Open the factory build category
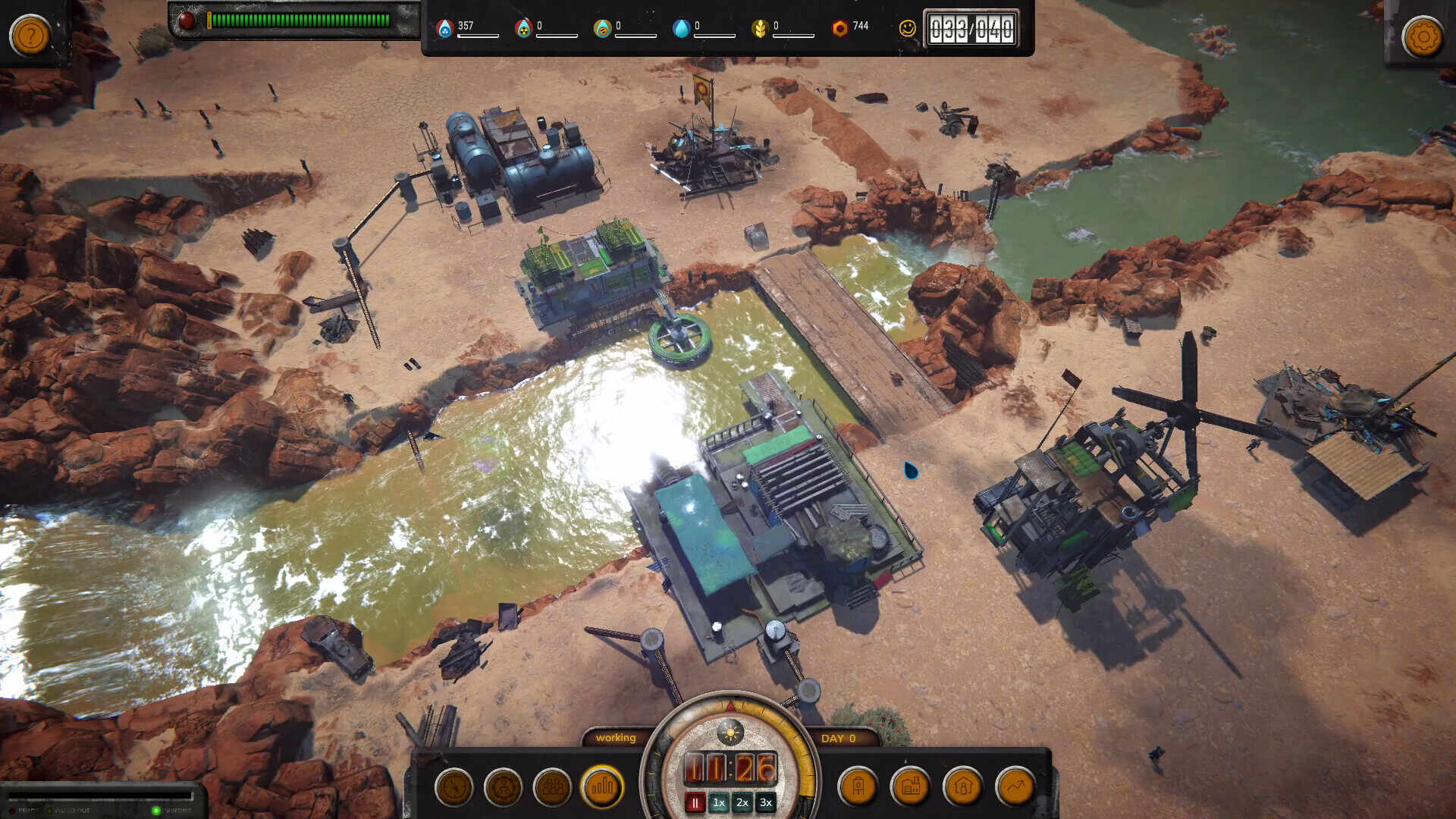Viewport: 1456px width, 819px height. point(911,787)
